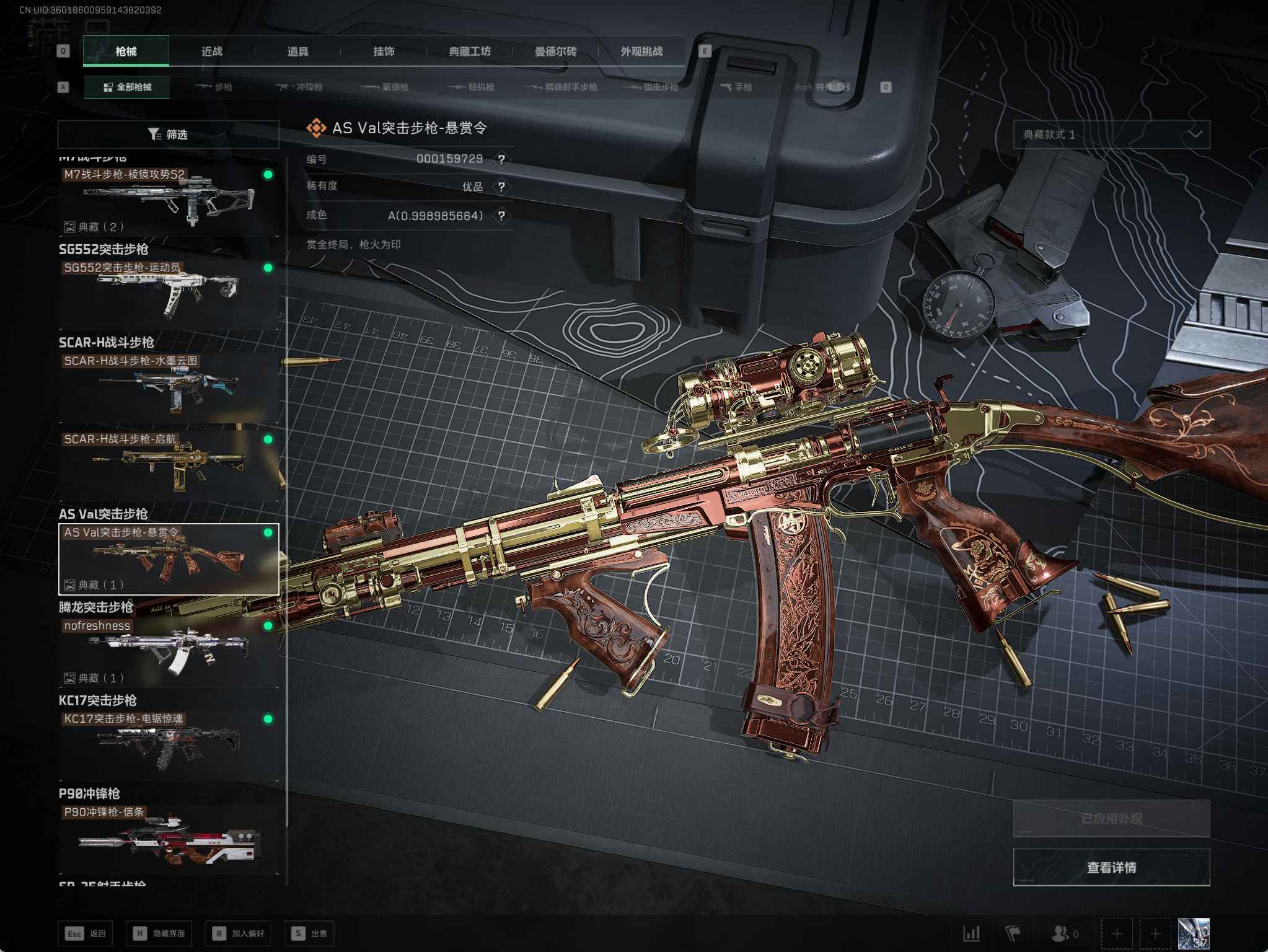Show help for 成色 wear value

501,216
